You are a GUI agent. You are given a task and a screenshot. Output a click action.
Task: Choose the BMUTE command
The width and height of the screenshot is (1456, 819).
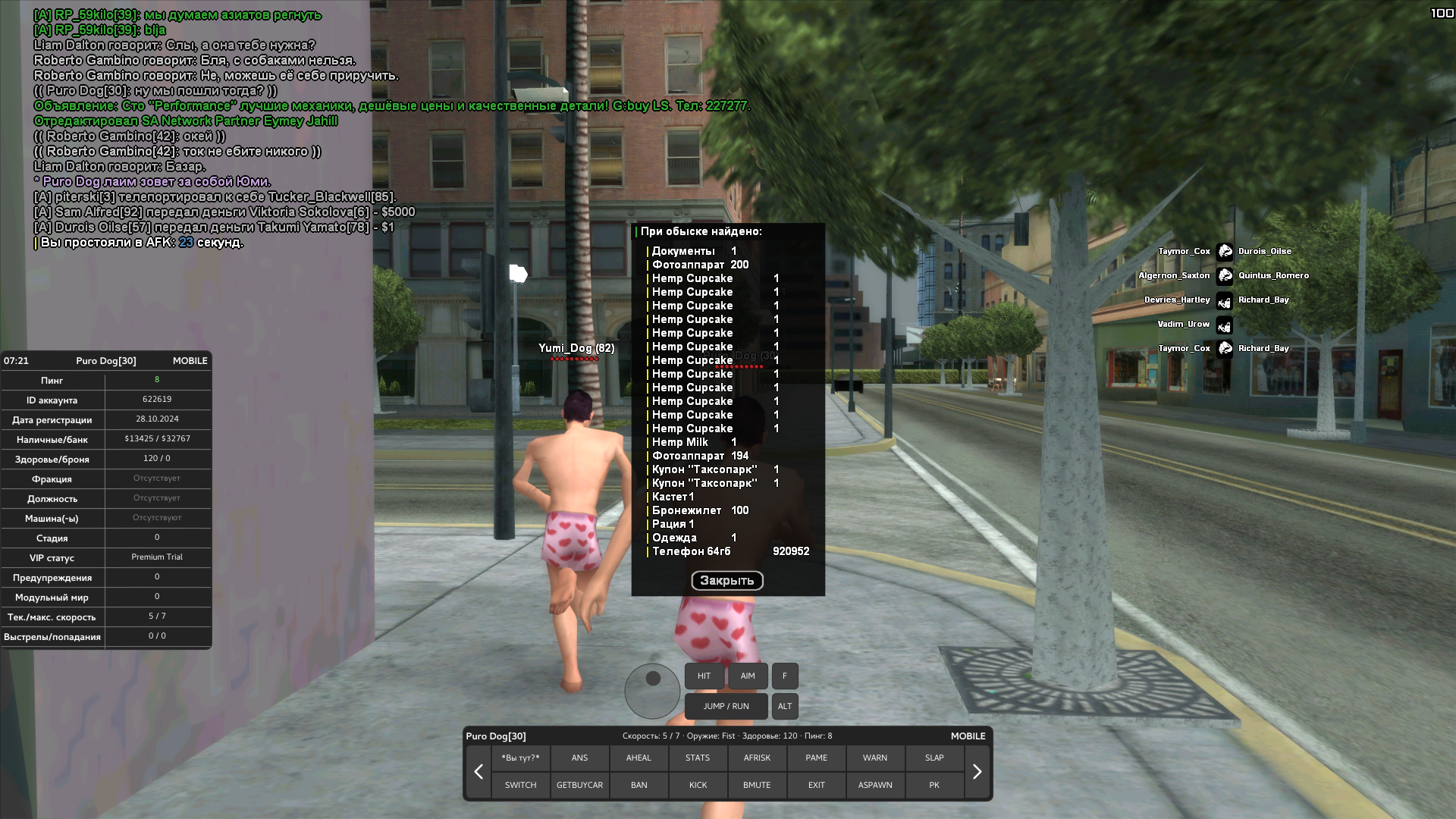[x=757, y=785]
